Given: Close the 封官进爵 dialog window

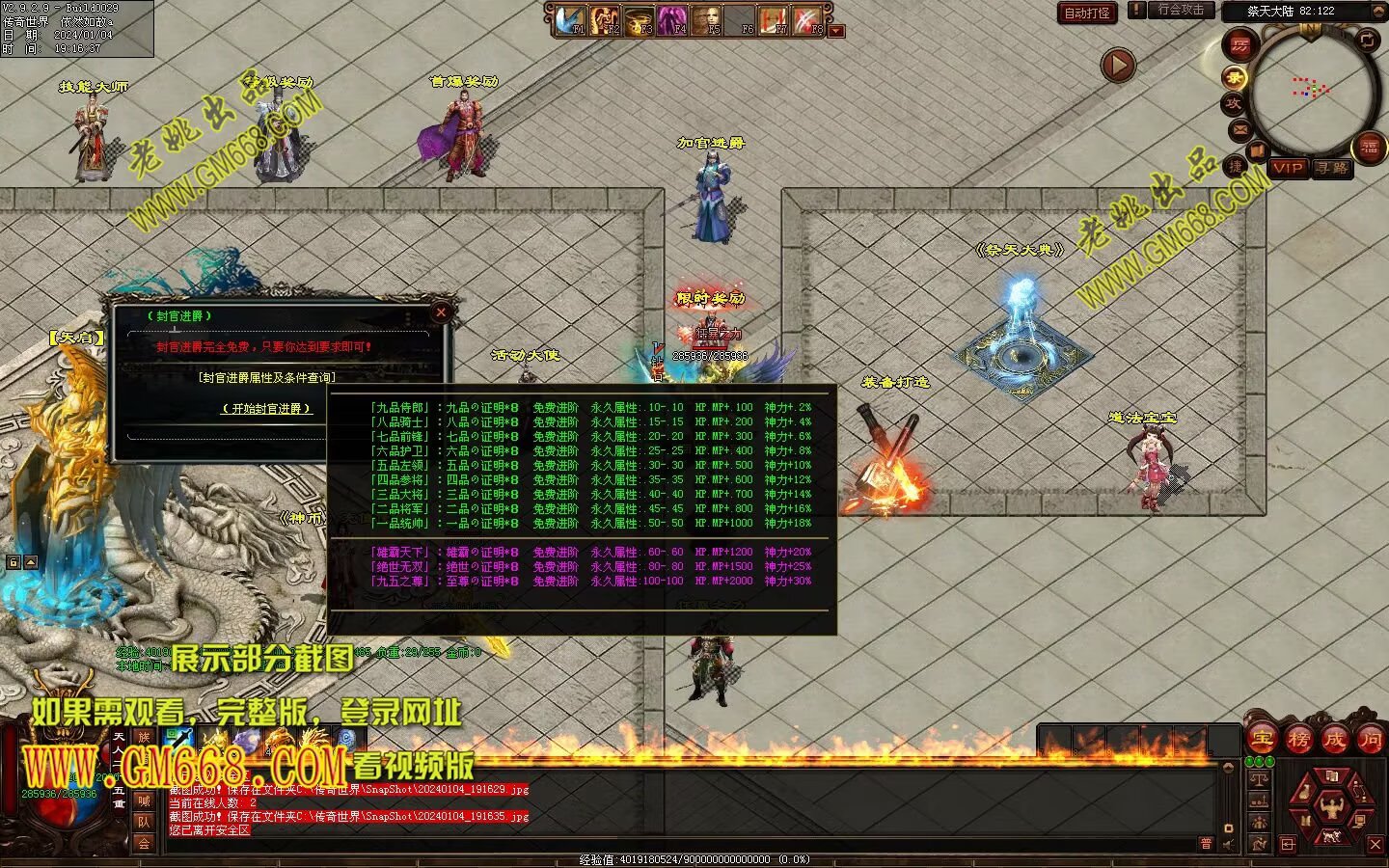Looking at the screenshot, I should (441, 312).
